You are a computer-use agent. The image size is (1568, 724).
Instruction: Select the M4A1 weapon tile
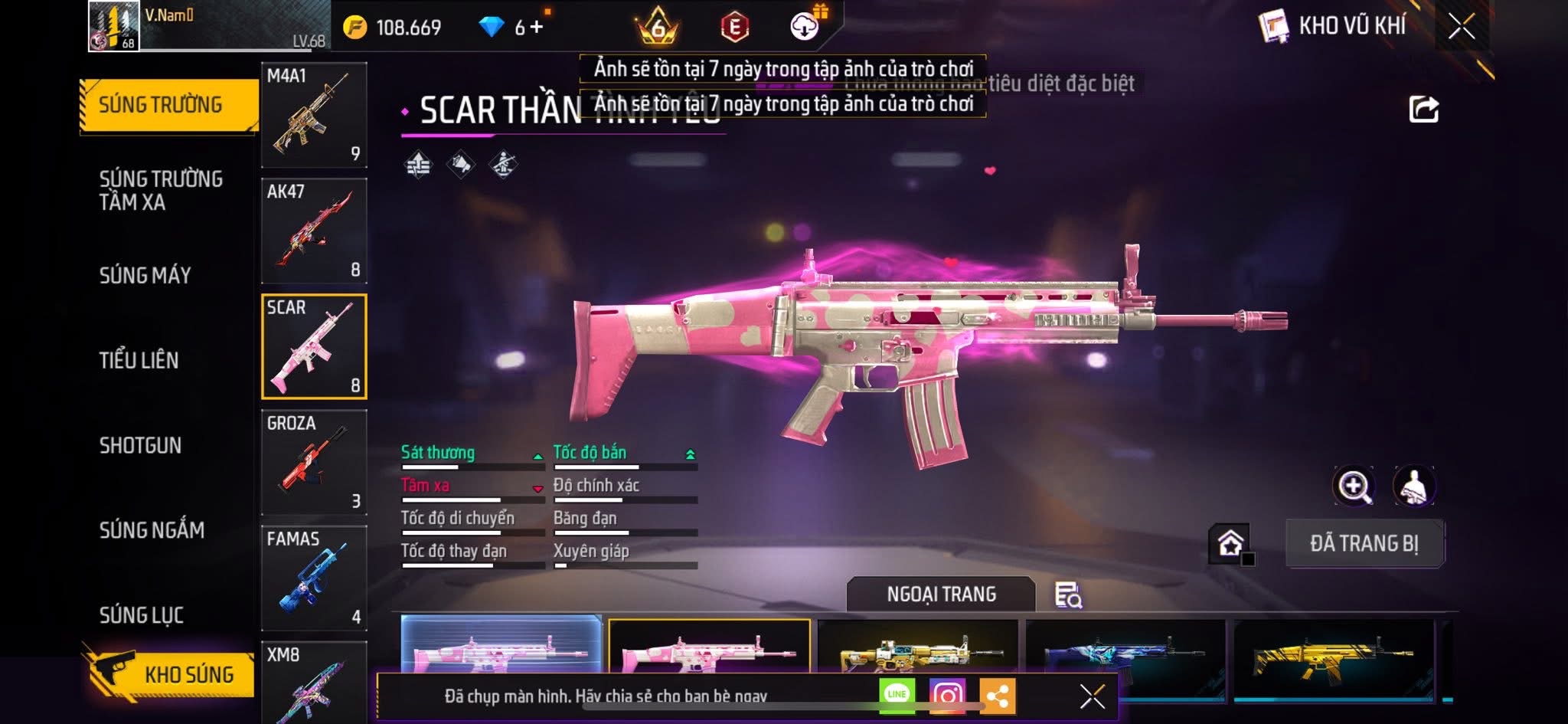(314, 115)
